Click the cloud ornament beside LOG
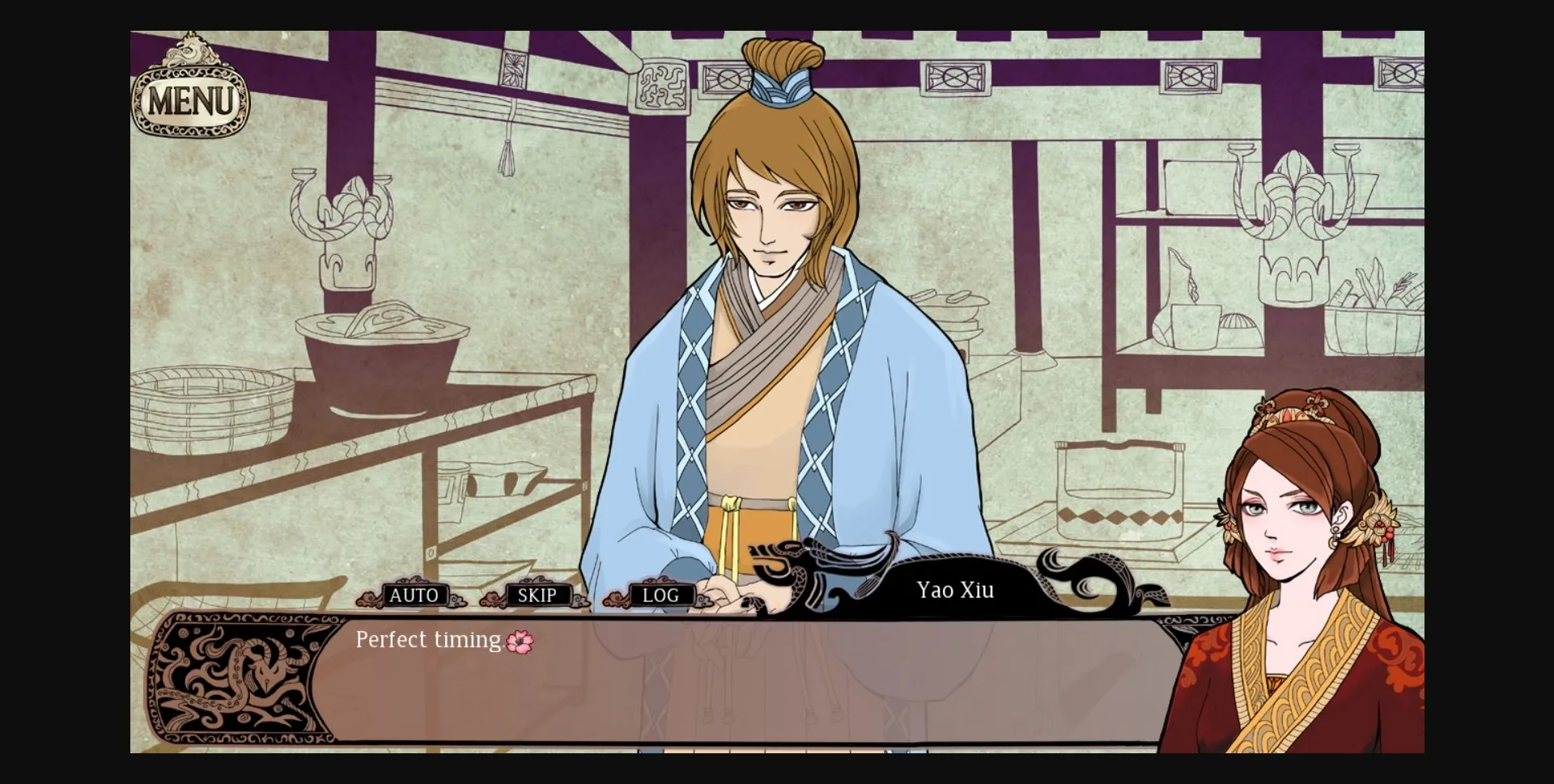The height and width of the screenshot is (784, 1554). [x=615, y=599]
